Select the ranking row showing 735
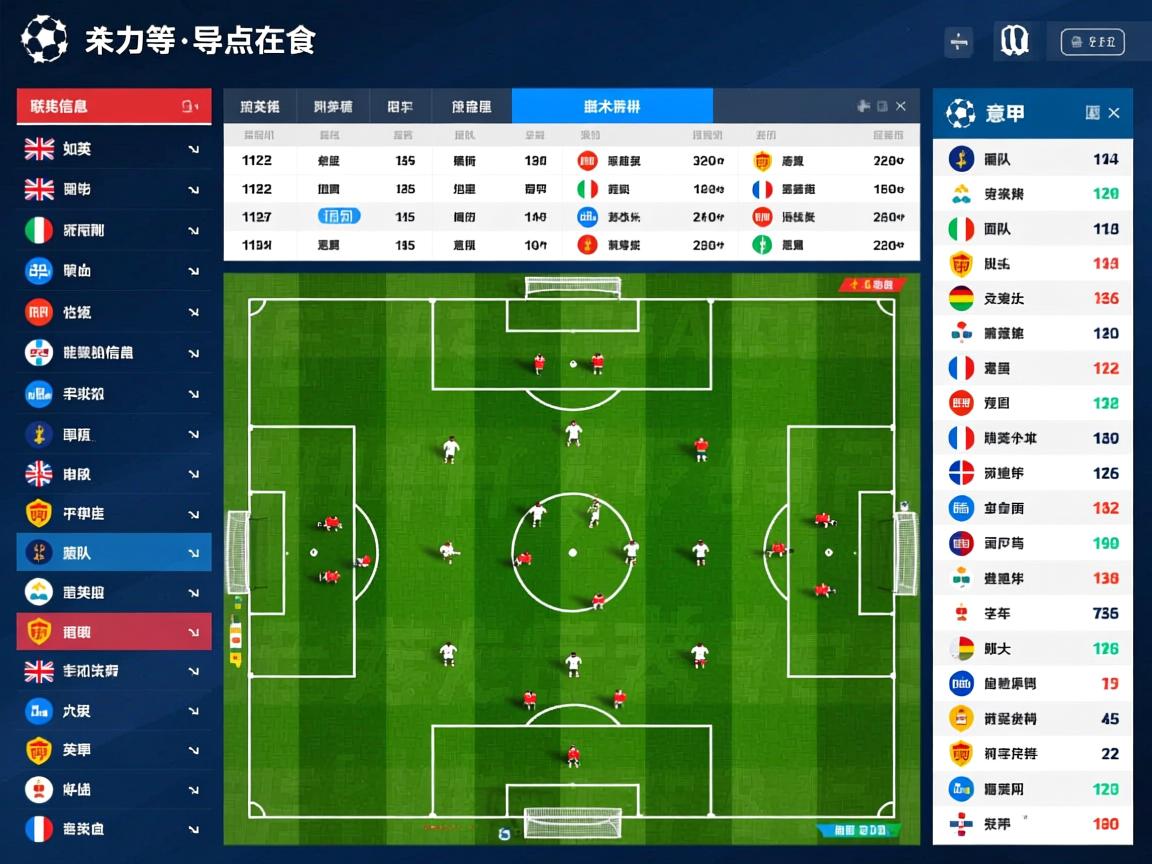This screenshot has height=864, width=1152. (x=1032, y=613)
